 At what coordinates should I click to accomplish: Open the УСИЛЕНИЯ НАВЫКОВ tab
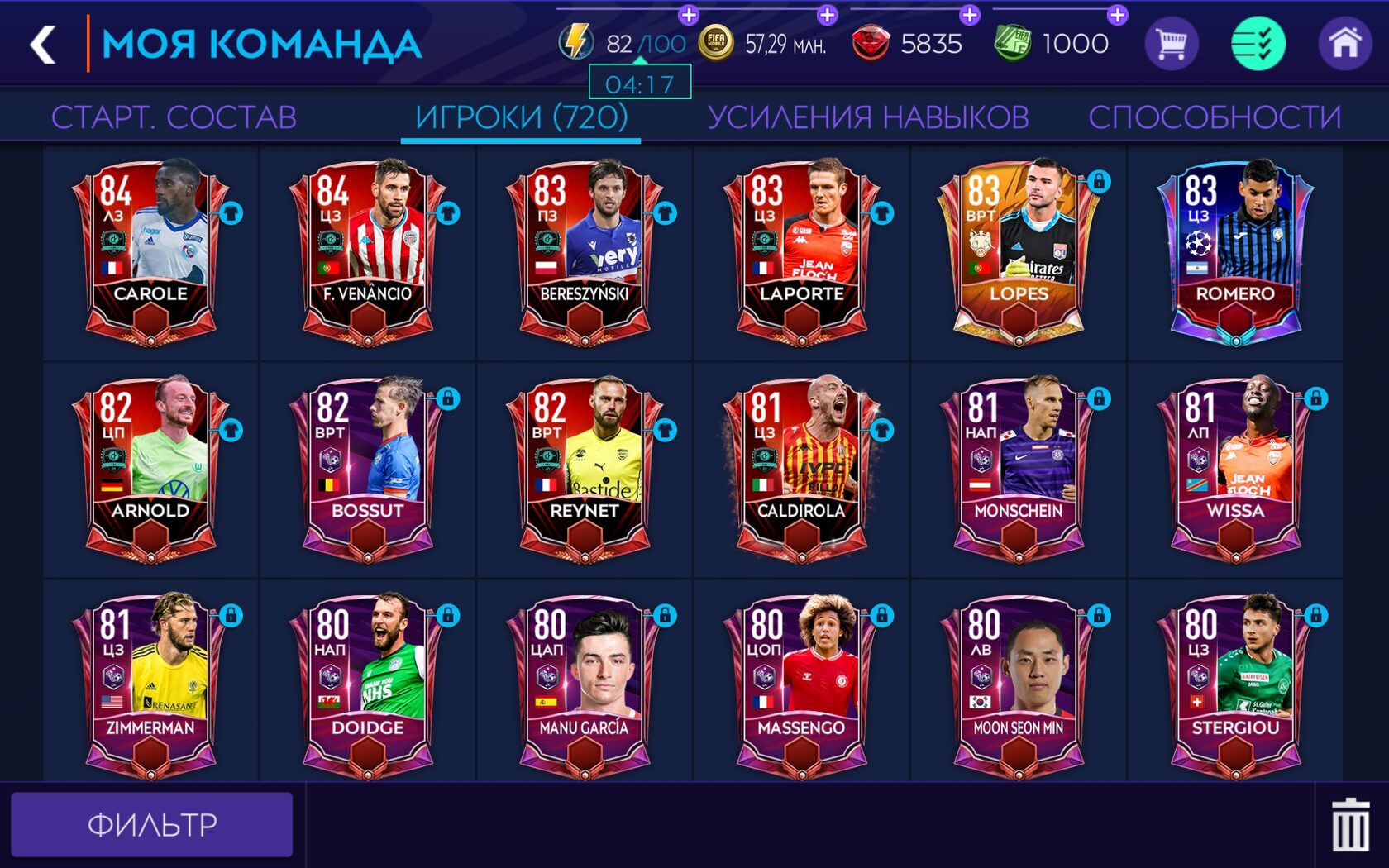[x=867, y=117]
